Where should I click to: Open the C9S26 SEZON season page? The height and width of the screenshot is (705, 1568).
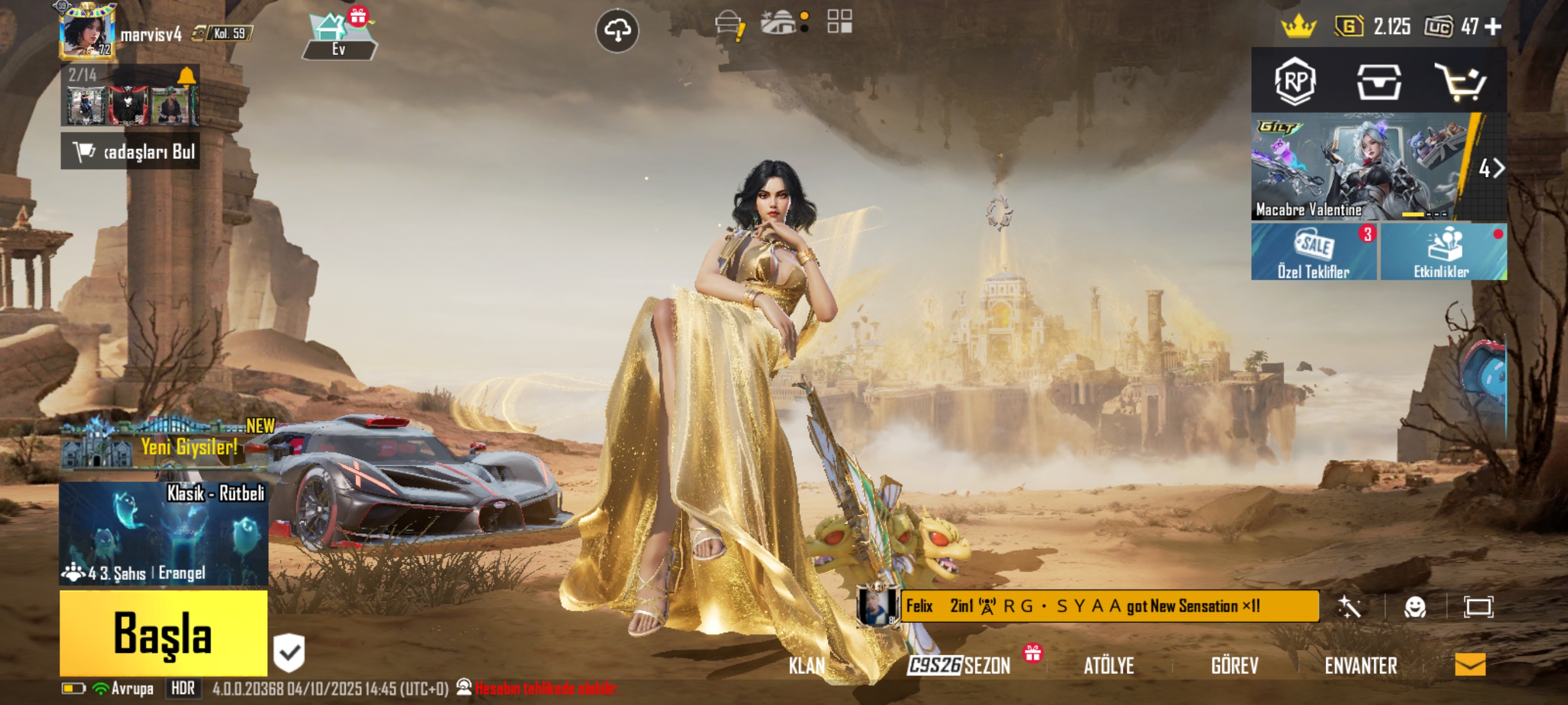coord(959,666)
